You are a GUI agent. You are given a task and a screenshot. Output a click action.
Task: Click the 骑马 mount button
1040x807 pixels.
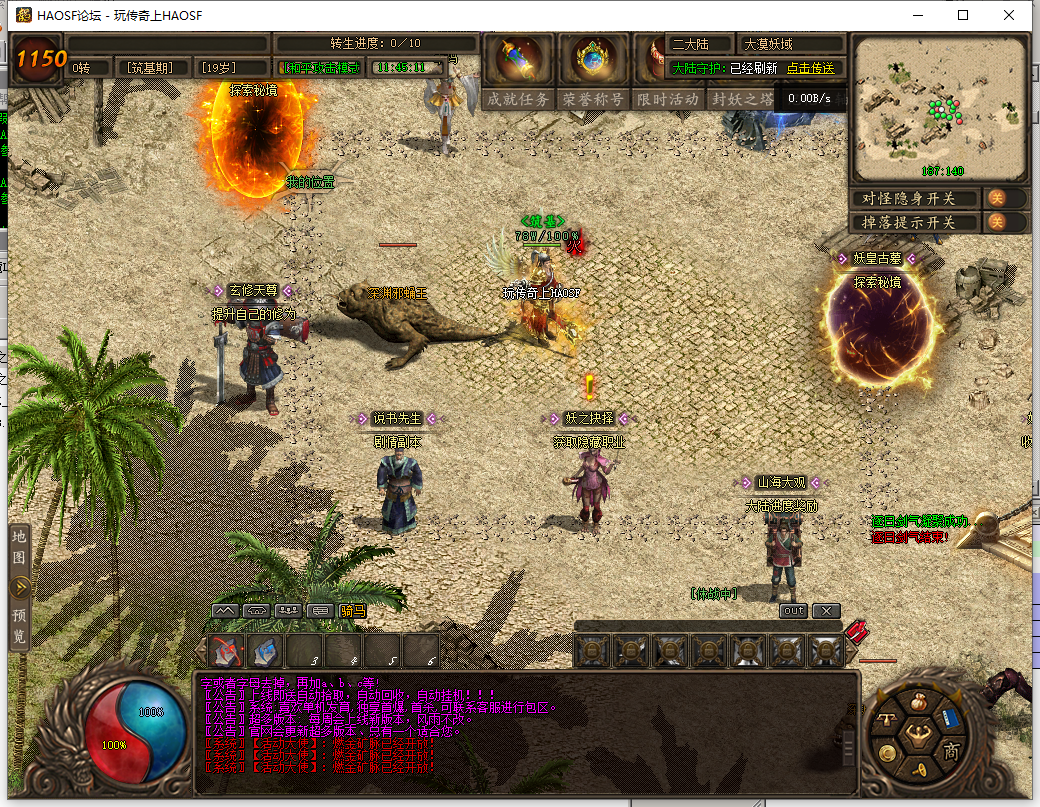coord(352,610)
